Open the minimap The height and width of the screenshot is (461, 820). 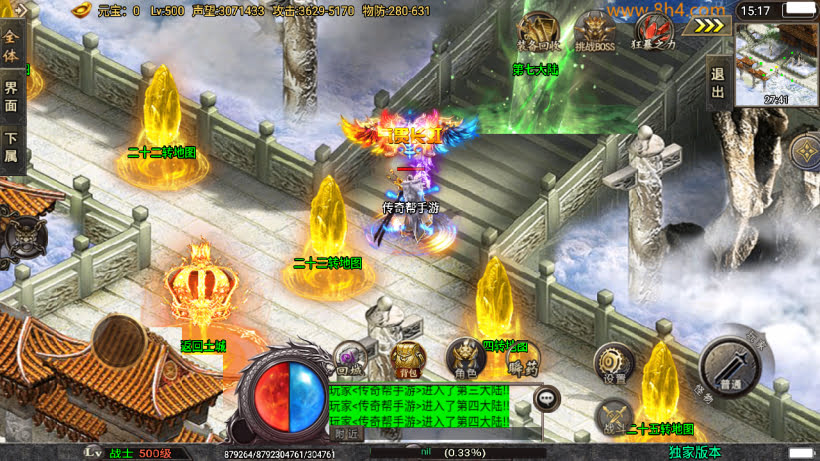pyautogui.click(x=777, y=64)
